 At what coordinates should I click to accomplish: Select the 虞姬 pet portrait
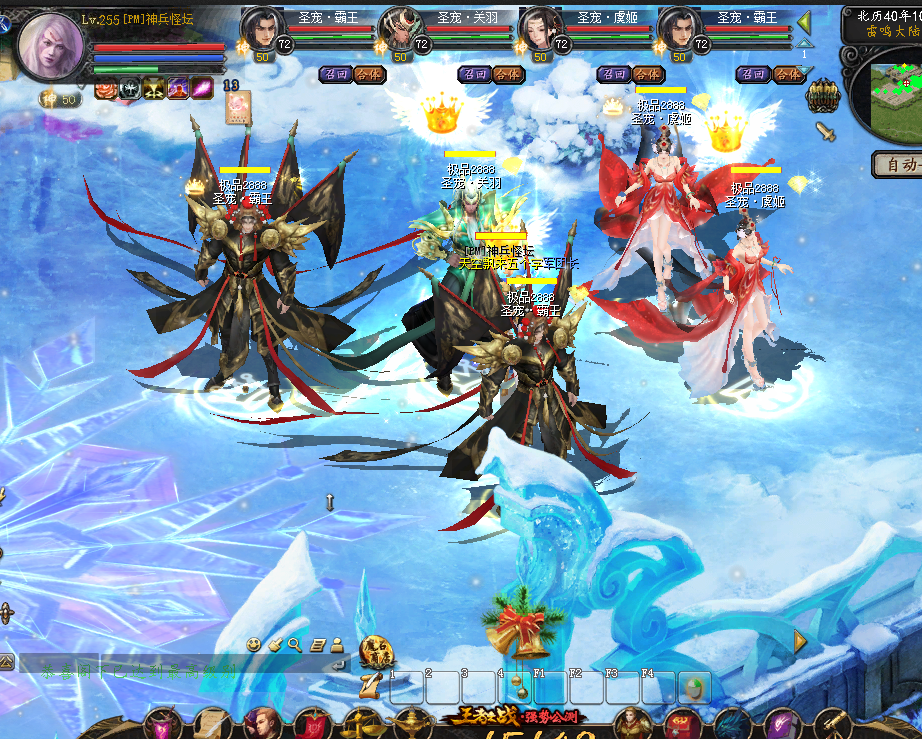pyautogui.click(x=541, y=28)
